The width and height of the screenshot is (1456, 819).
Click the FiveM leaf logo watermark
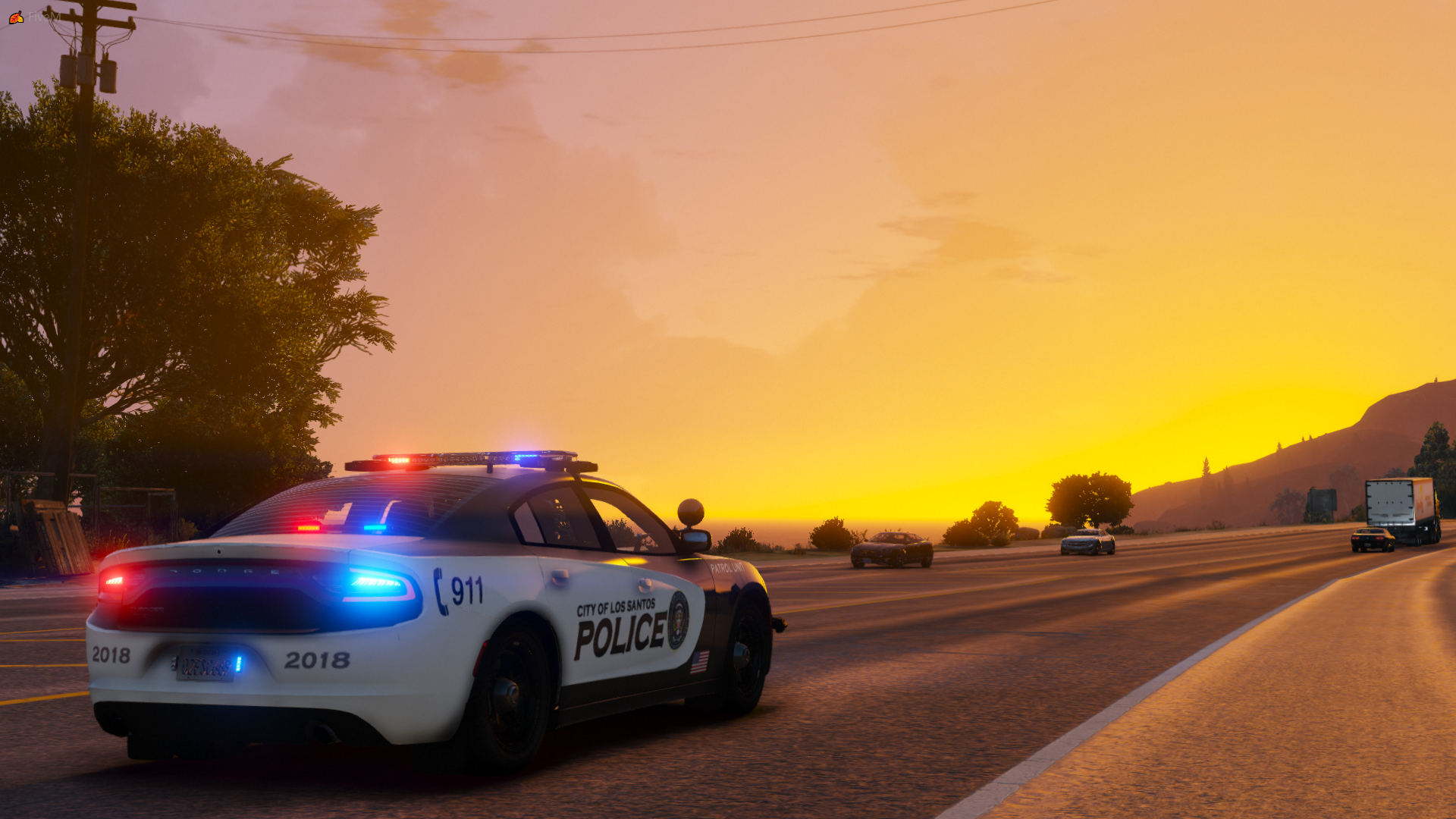coord(16,17)
